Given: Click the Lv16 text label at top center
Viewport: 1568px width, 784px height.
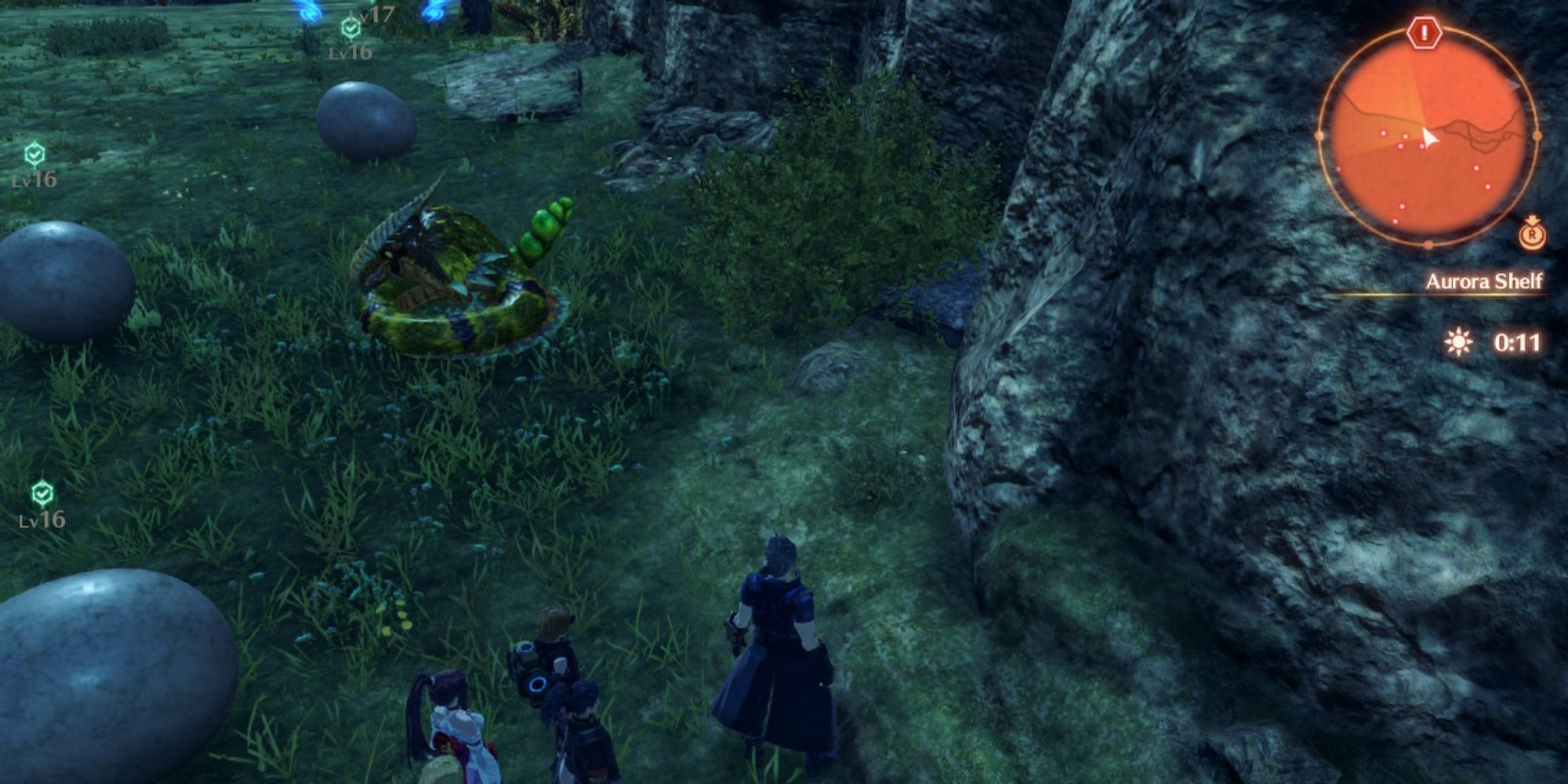Looking at the screenshot, I should pos(349,53).
